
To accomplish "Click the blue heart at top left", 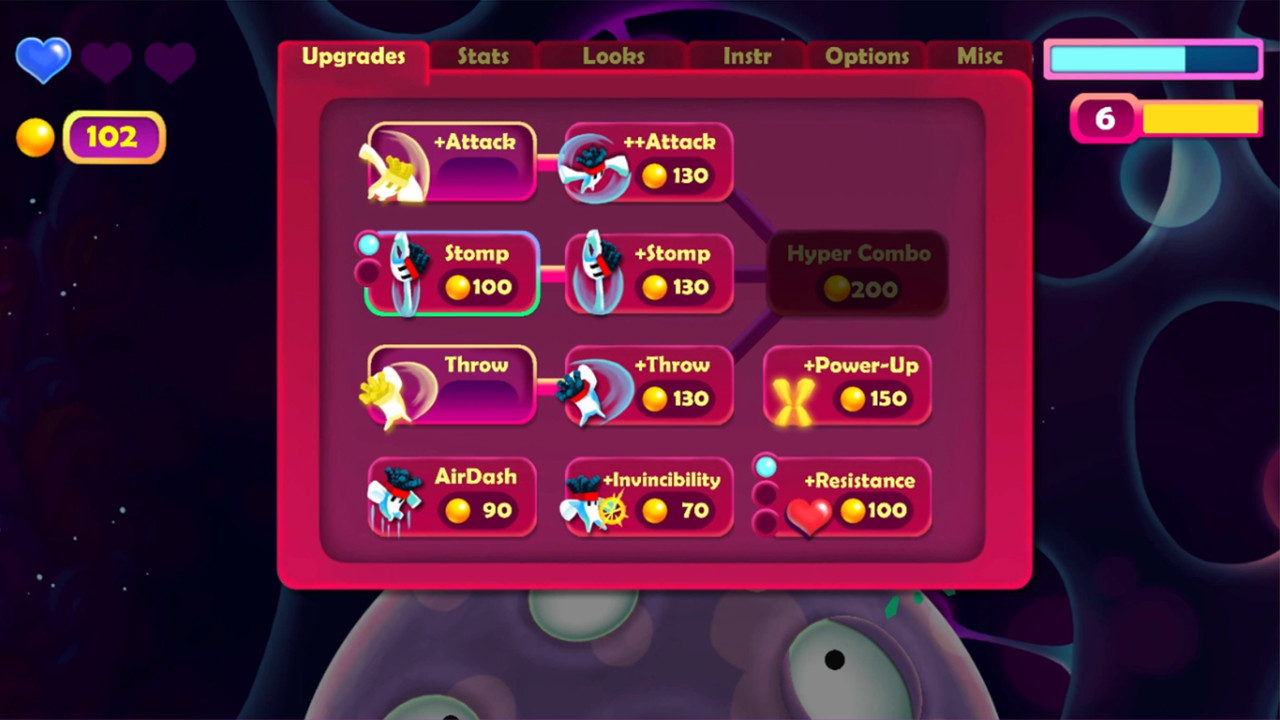I will tap(42, 60).
